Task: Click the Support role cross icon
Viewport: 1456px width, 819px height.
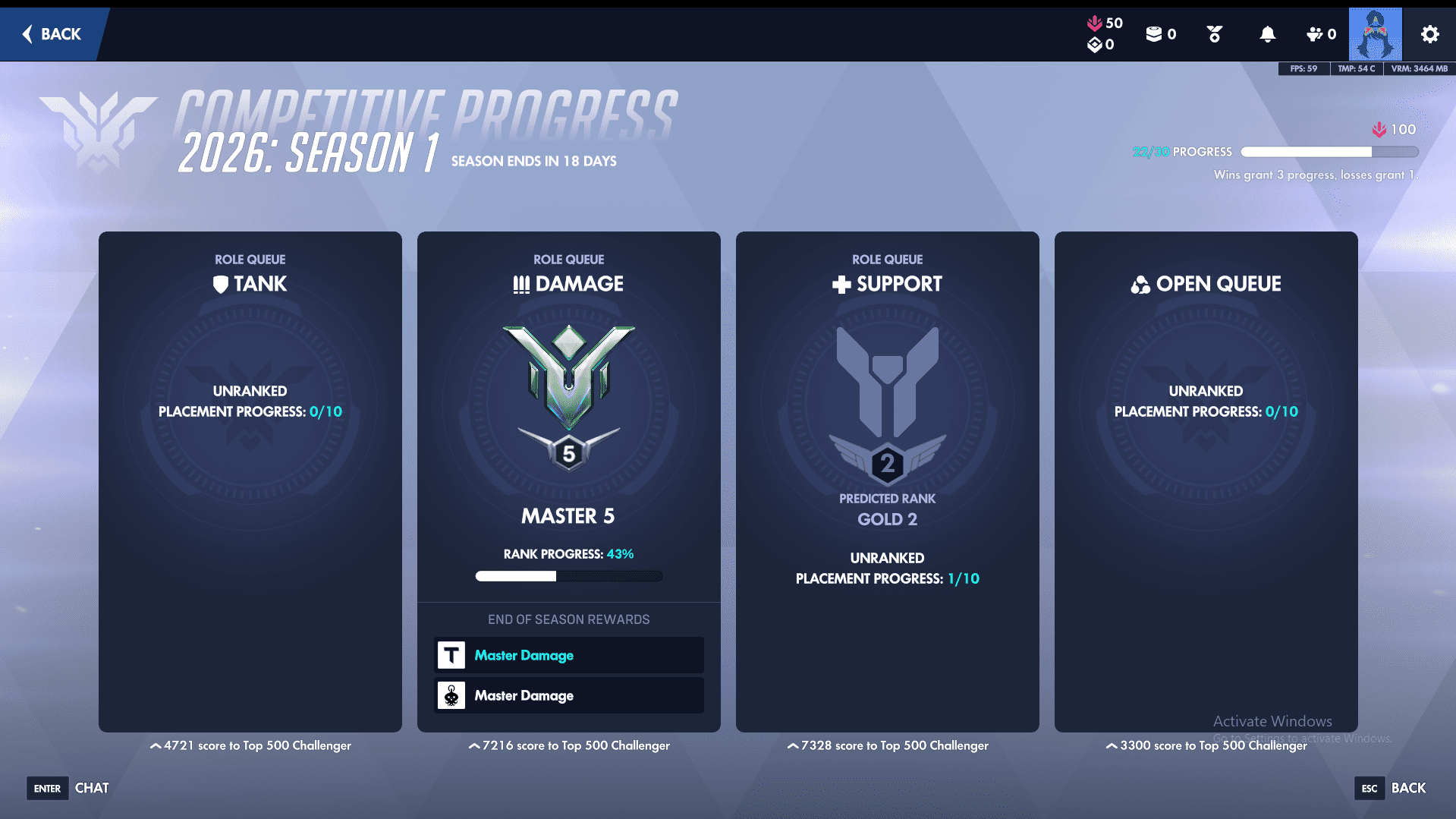Action: pyautogui.click(x=839, y=284)
